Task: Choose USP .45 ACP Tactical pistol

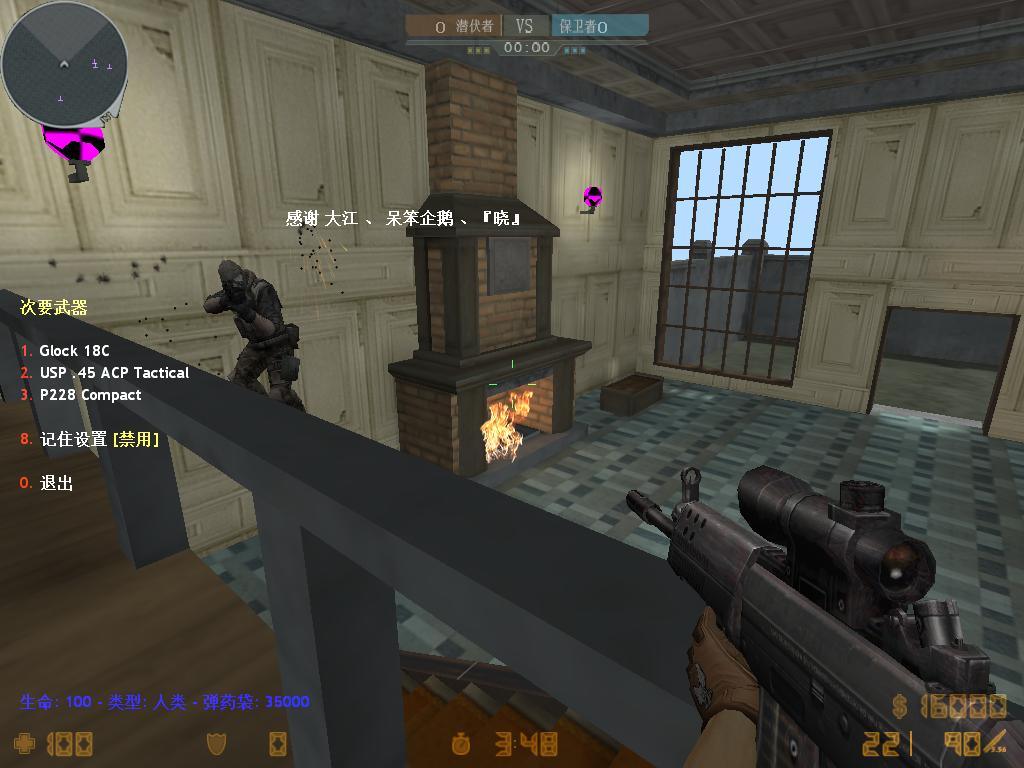Action: [113, 373]
